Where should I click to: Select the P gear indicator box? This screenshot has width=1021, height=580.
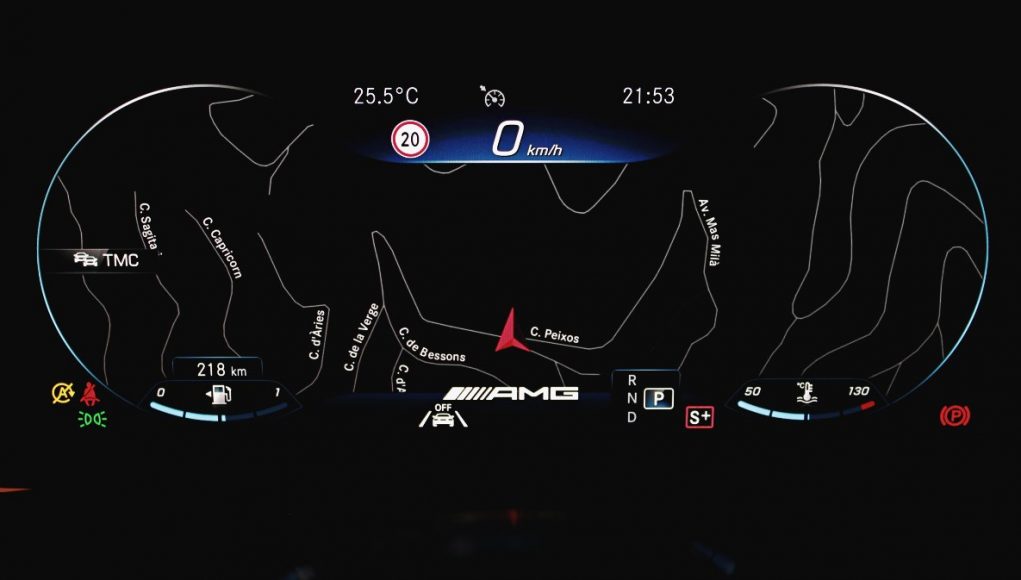pyautogui.click(x=658, y=398)
